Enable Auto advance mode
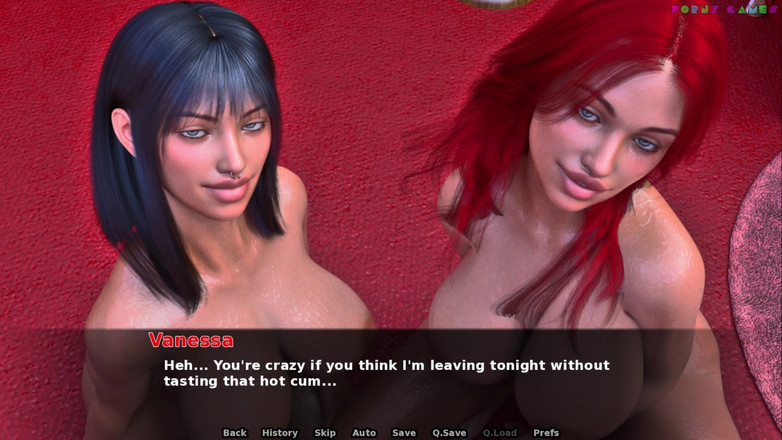 (x=364, y=433)
